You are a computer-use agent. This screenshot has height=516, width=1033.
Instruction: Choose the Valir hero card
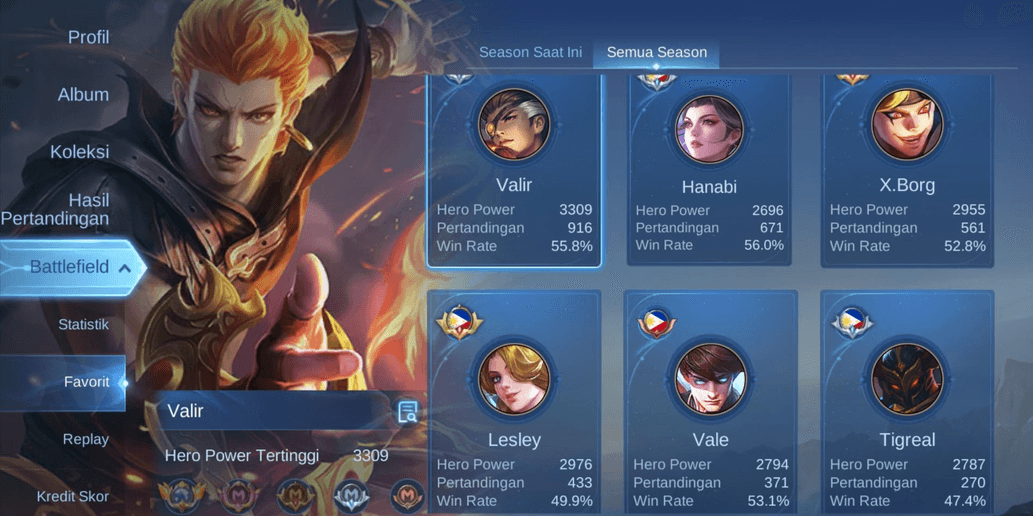[x=514, y=170]
